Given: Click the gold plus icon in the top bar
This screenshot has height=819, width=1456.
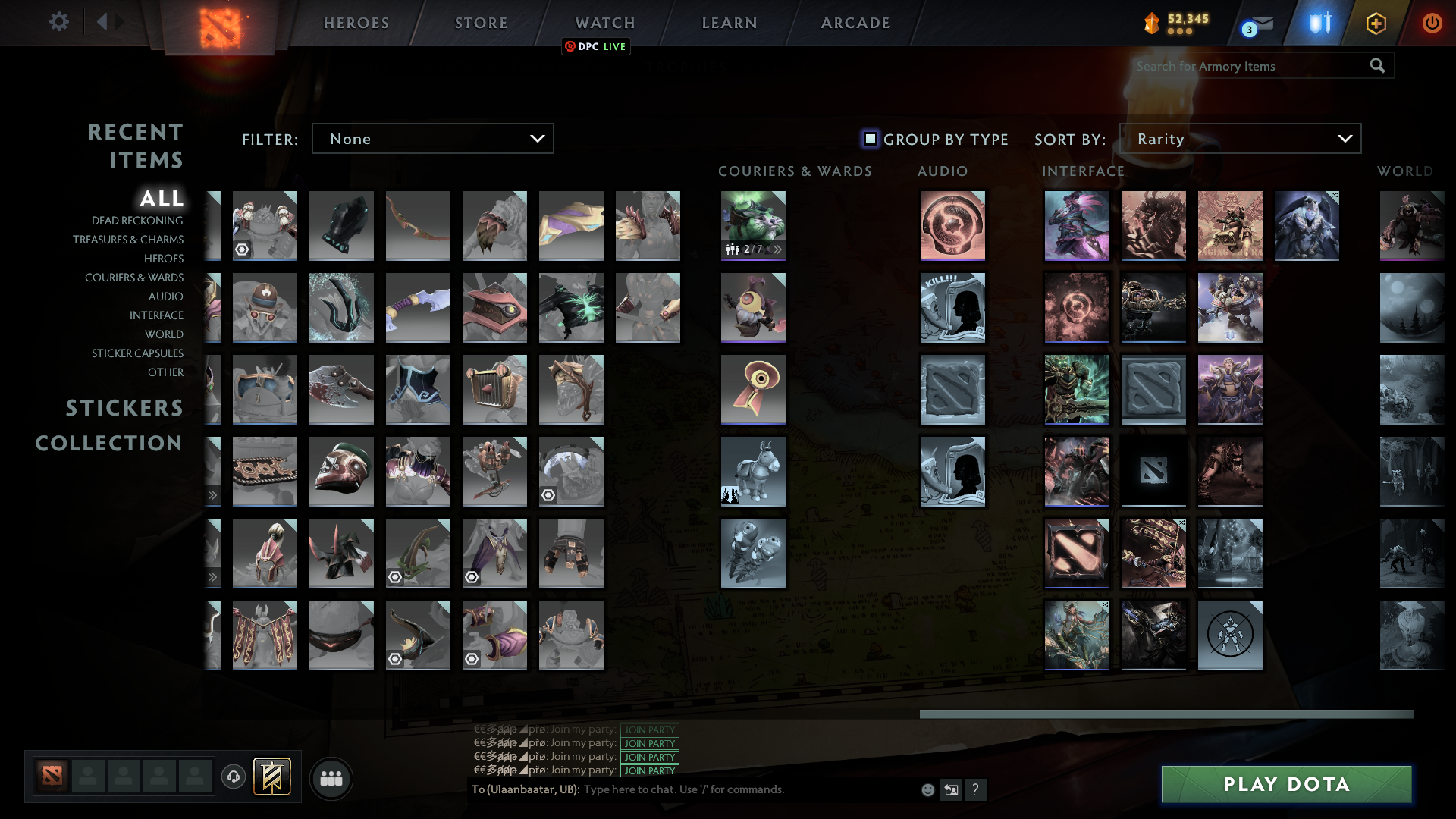Looking at the screenshot, I should [x=1376, y=23].
